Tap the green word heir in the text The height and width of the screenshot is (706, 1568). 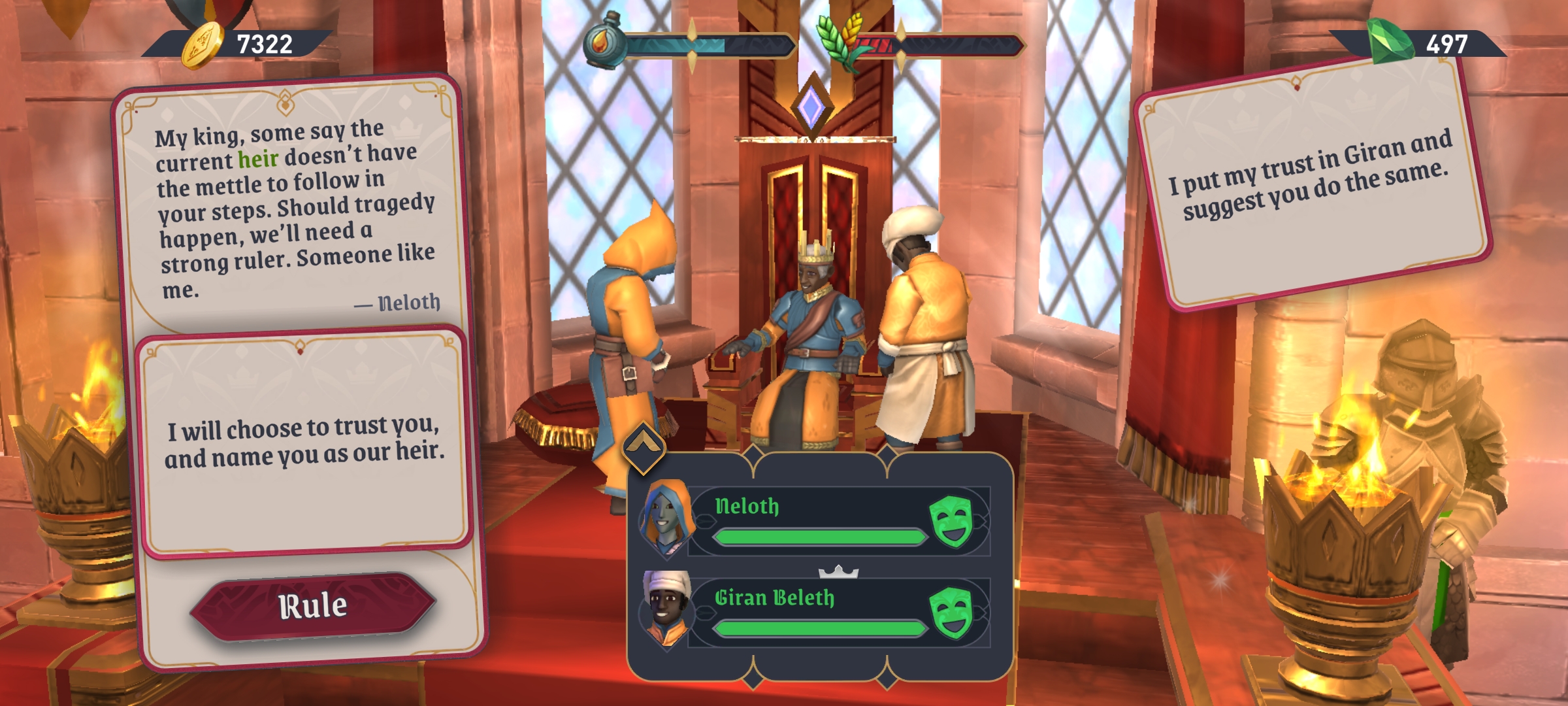[x=258, y=159]
